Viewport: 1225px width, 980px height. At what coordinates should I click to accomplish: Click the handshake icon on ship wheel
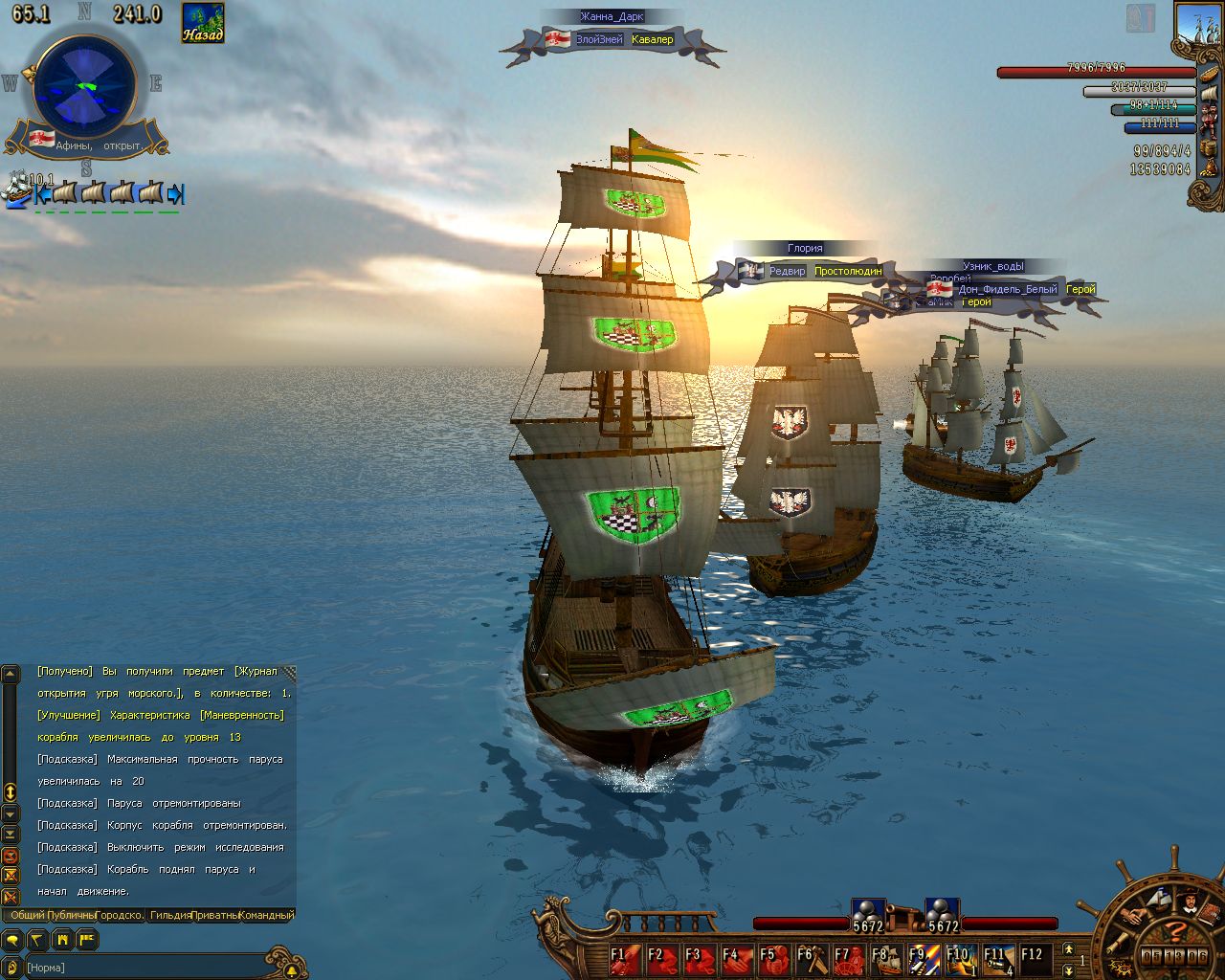click(x=1133, y=915)
